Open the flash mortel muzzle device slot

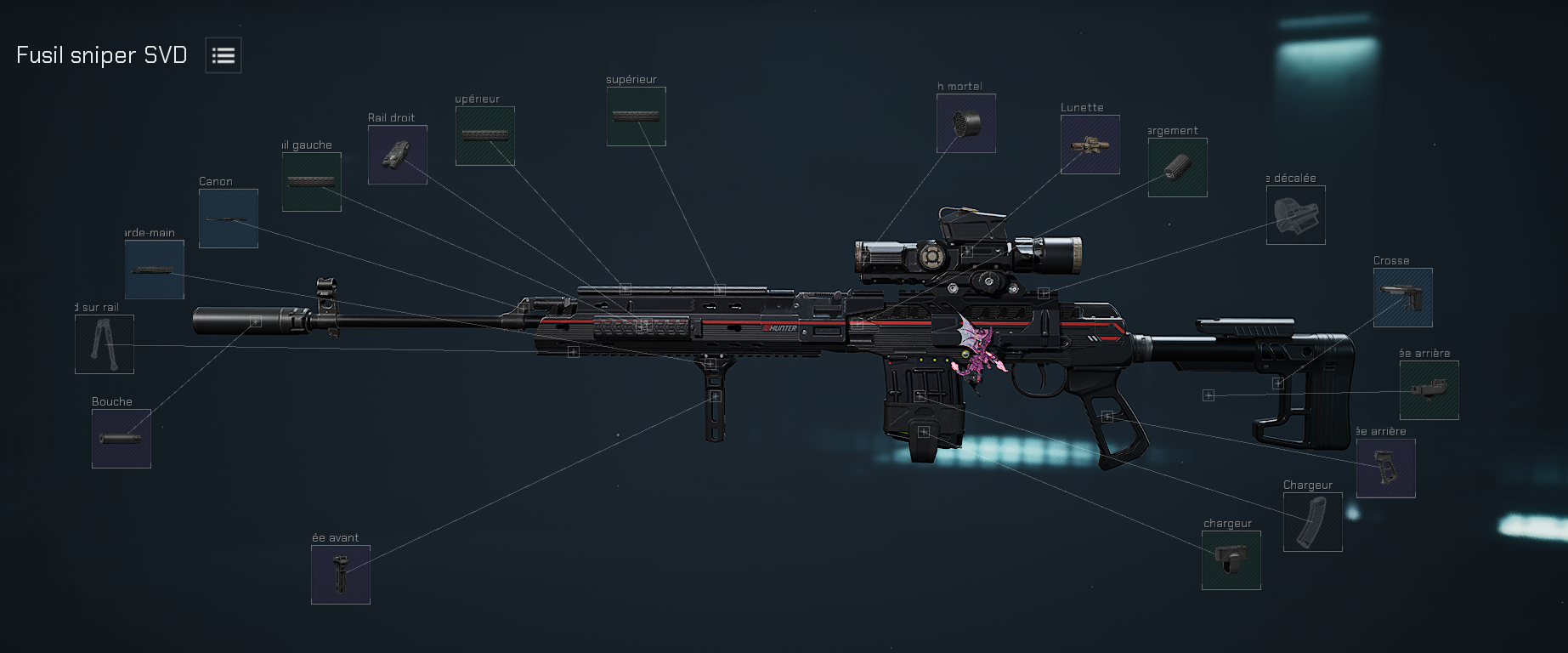pyautogui.click(x=966, y=123)
